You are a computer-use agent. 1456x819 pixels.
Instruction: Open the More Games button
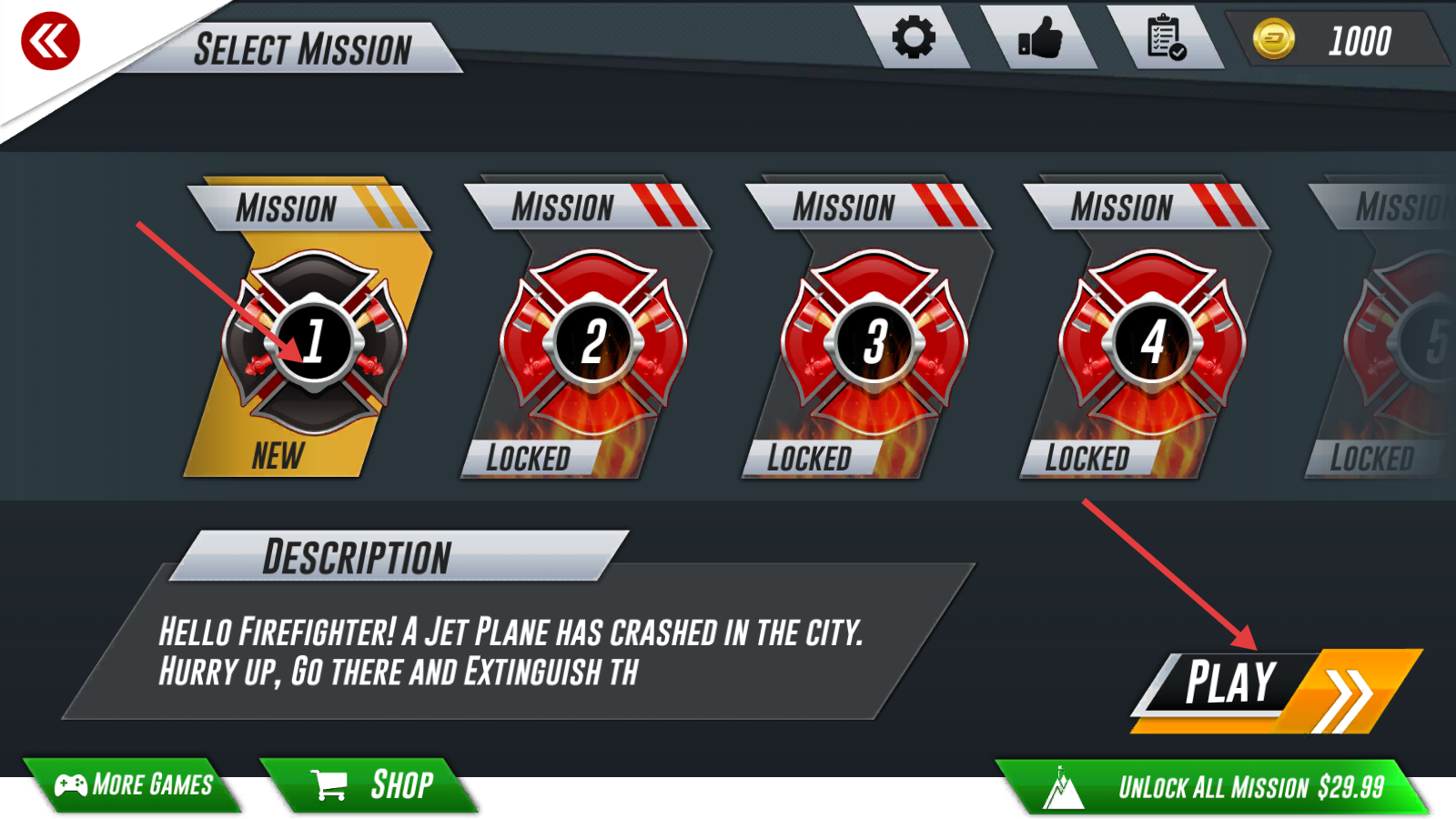pos(135,784)
